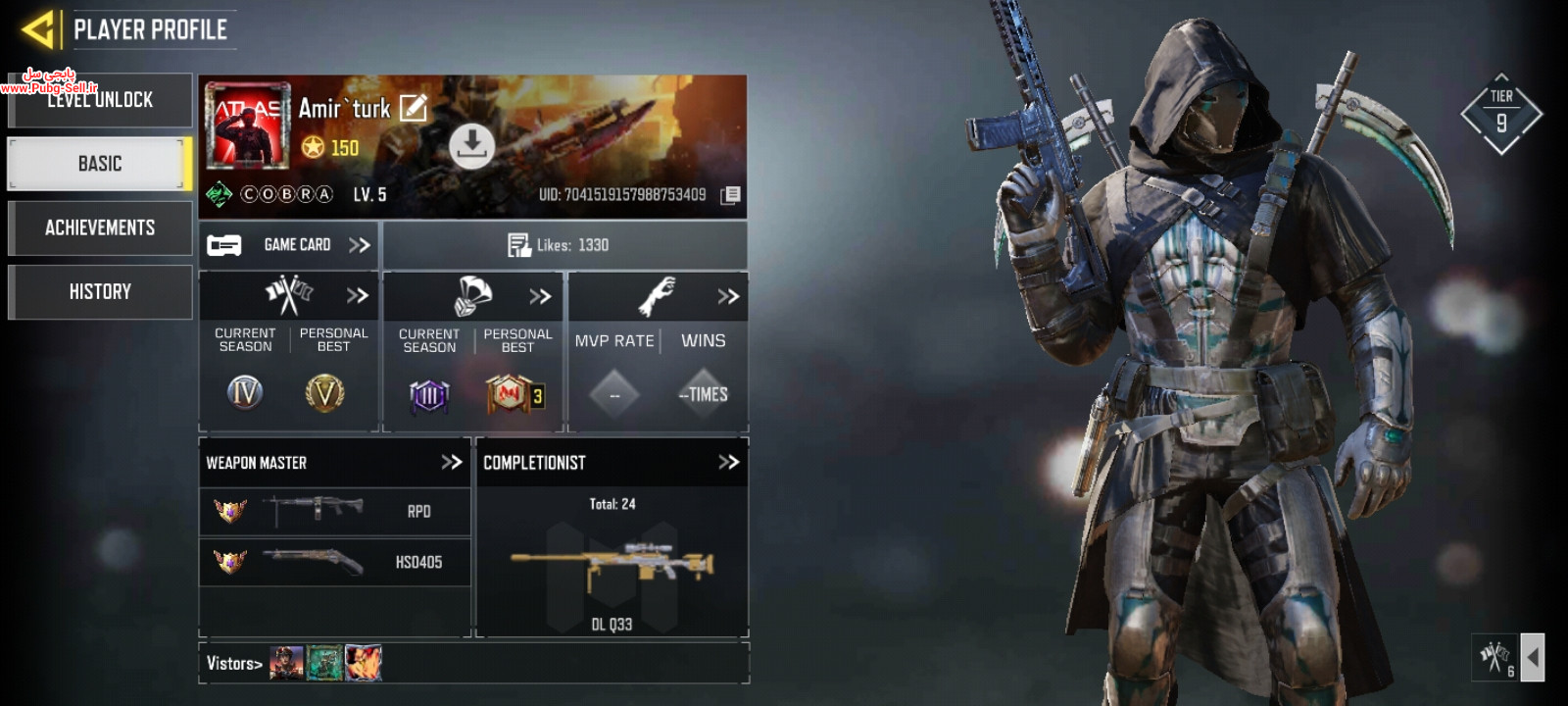Expand the battle royale parachute stats panel
1568x706 pixels.
pyautogui.click(x=540, y=296)
